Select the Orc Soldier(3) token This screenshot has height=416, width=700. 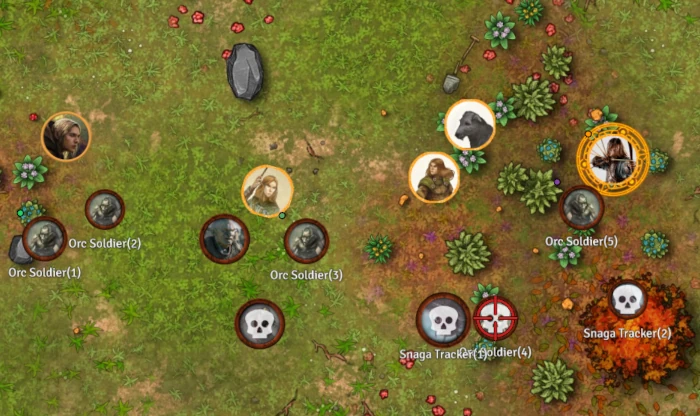pyautogui.click(x=306, y=241)
